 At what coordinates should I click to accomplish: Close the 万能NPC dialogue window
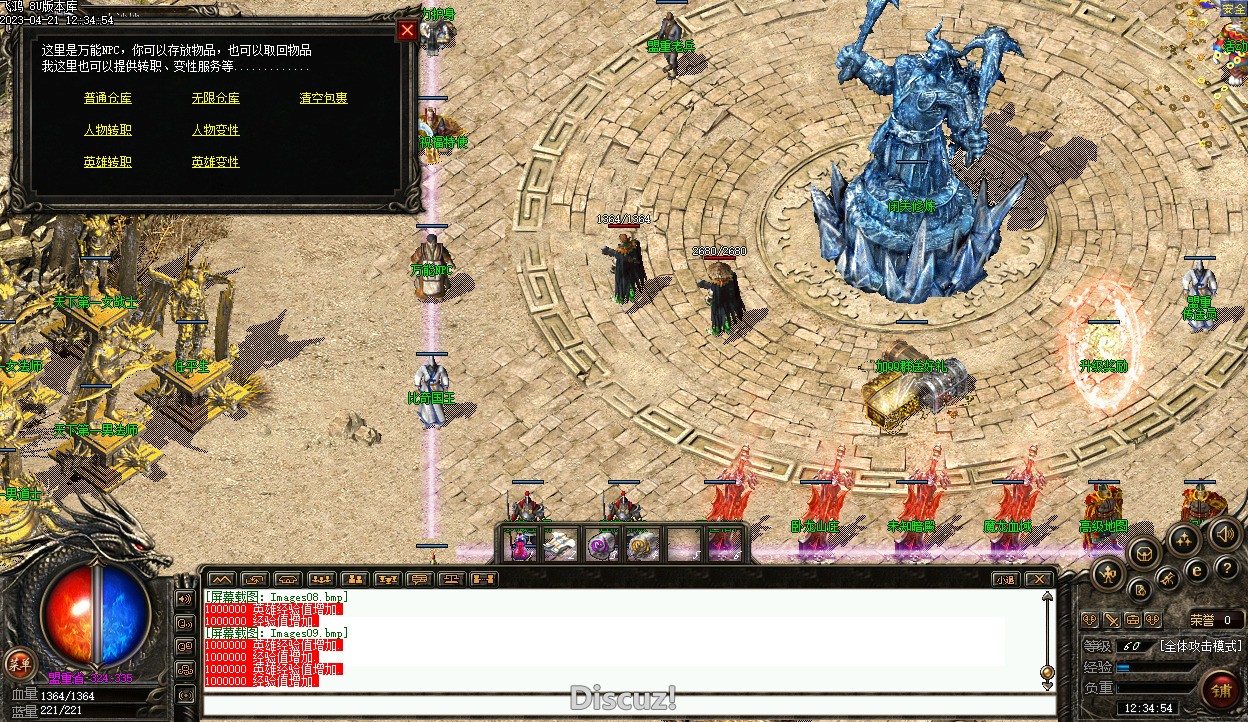point(407,30)
